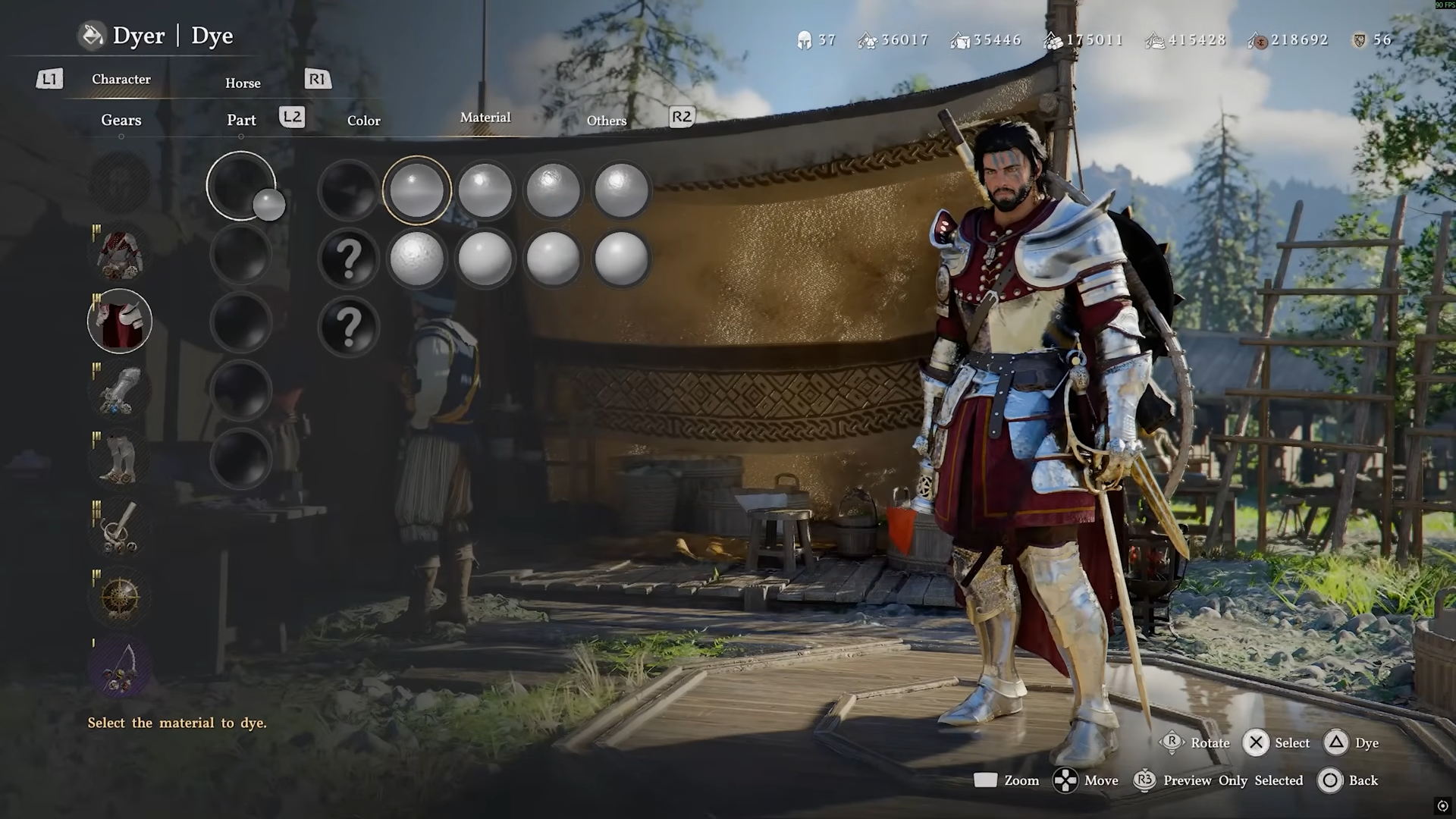The height and width of the screenshot is (819, 1456).
Task: Choose the gauntlets gear icon
Action: [x=120, y=391]
